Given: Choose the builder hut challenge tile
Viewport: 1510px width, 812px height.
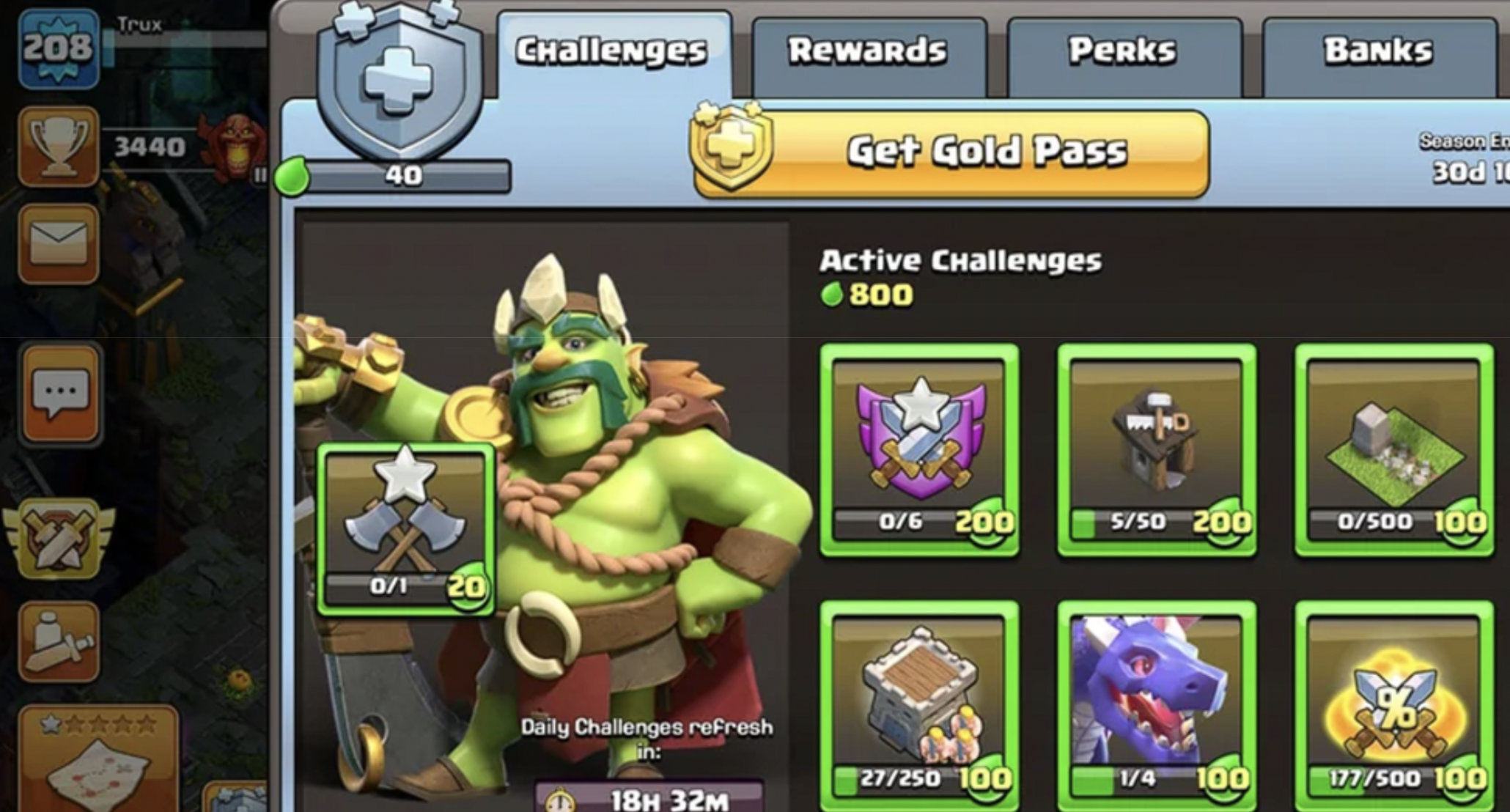Looking at the screenshot, I should (x=1156, y=450).
